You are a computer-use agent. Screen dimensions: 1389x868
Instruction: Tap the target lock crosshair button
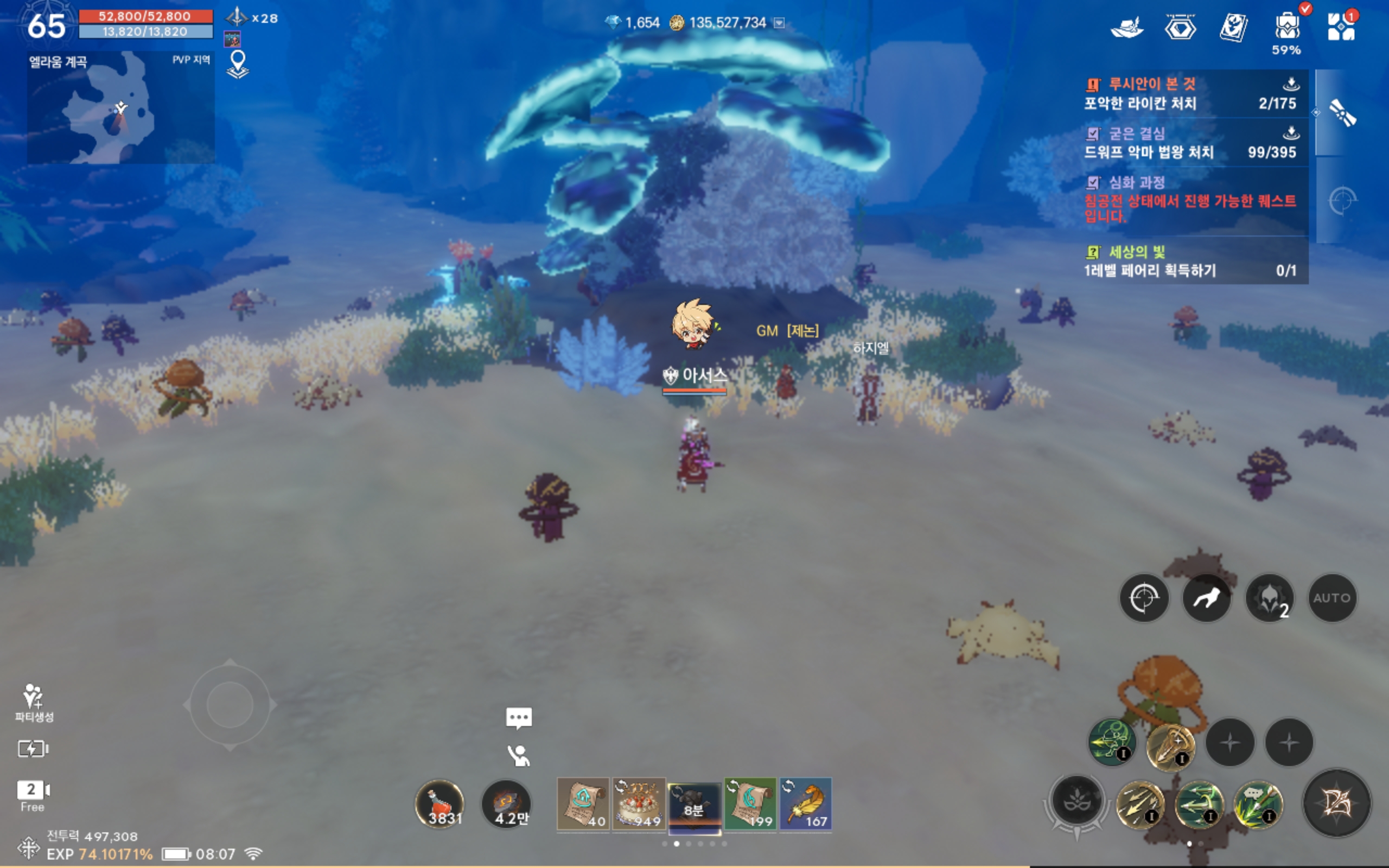point(1144,598)
